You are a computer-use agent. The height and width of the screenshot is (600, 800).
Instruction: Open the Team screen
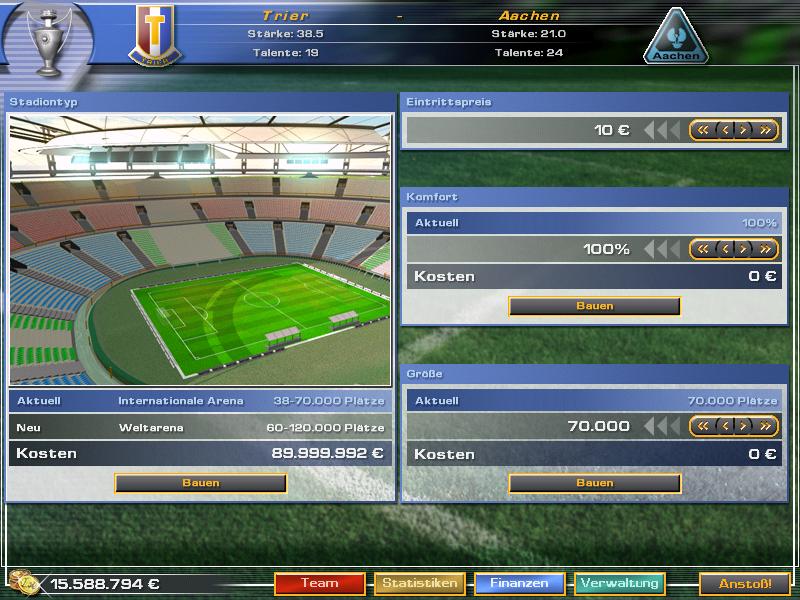pos(319,583)
